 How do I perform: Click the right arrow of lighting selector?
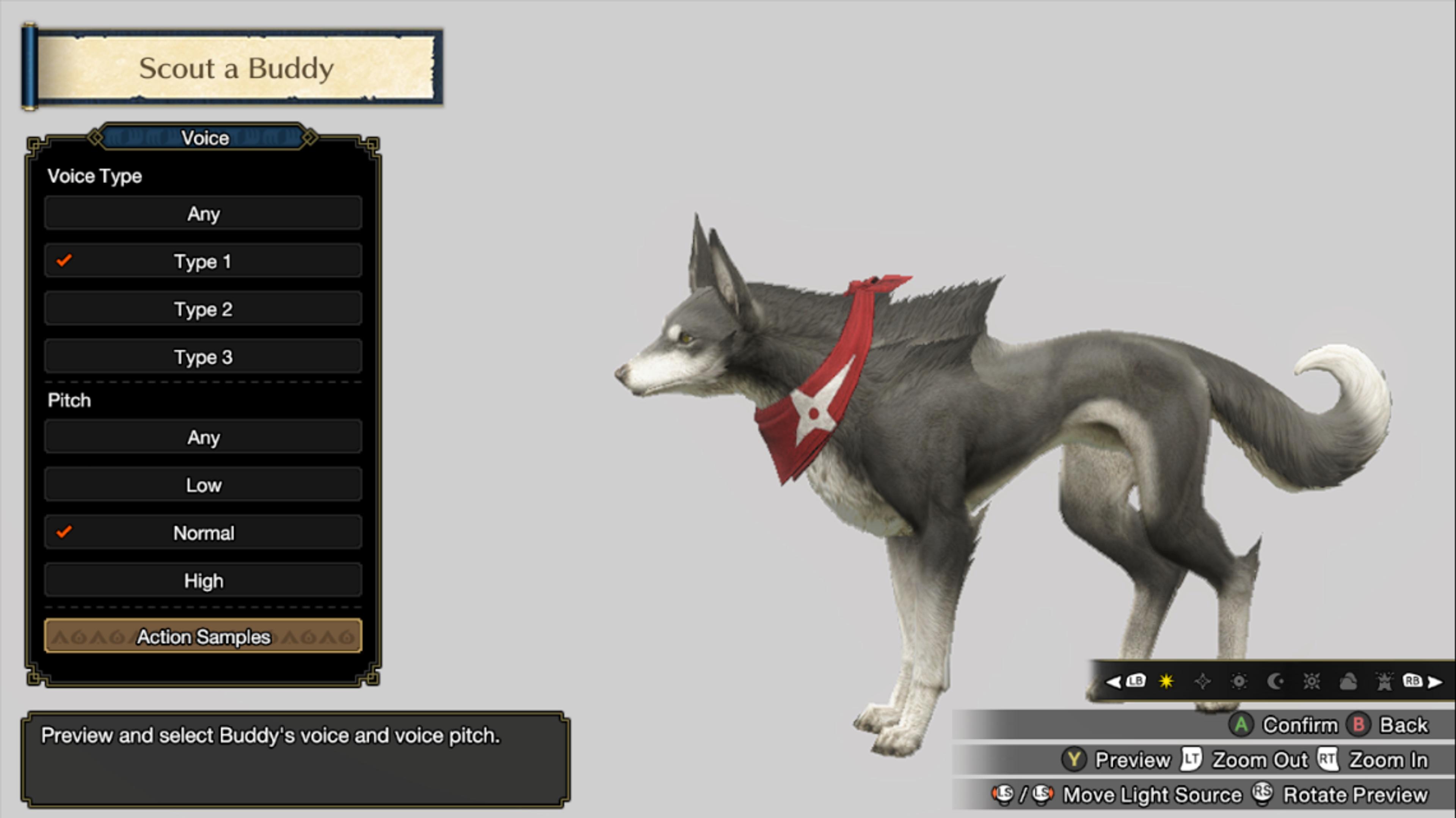[1436, 682]
